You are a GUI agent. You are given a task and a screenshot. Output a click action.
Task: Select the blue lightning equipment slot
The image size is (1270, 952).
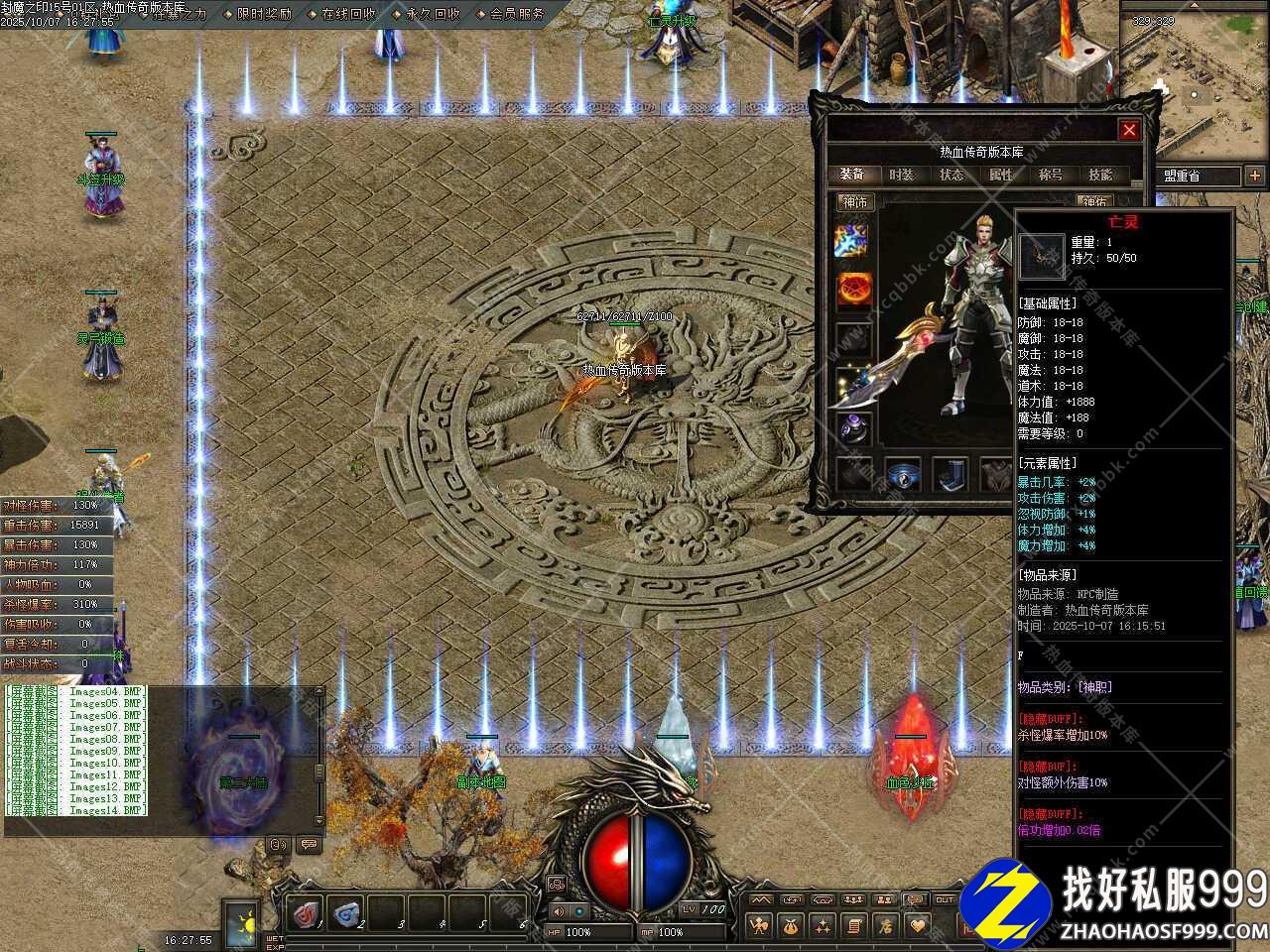coord(851,239)
